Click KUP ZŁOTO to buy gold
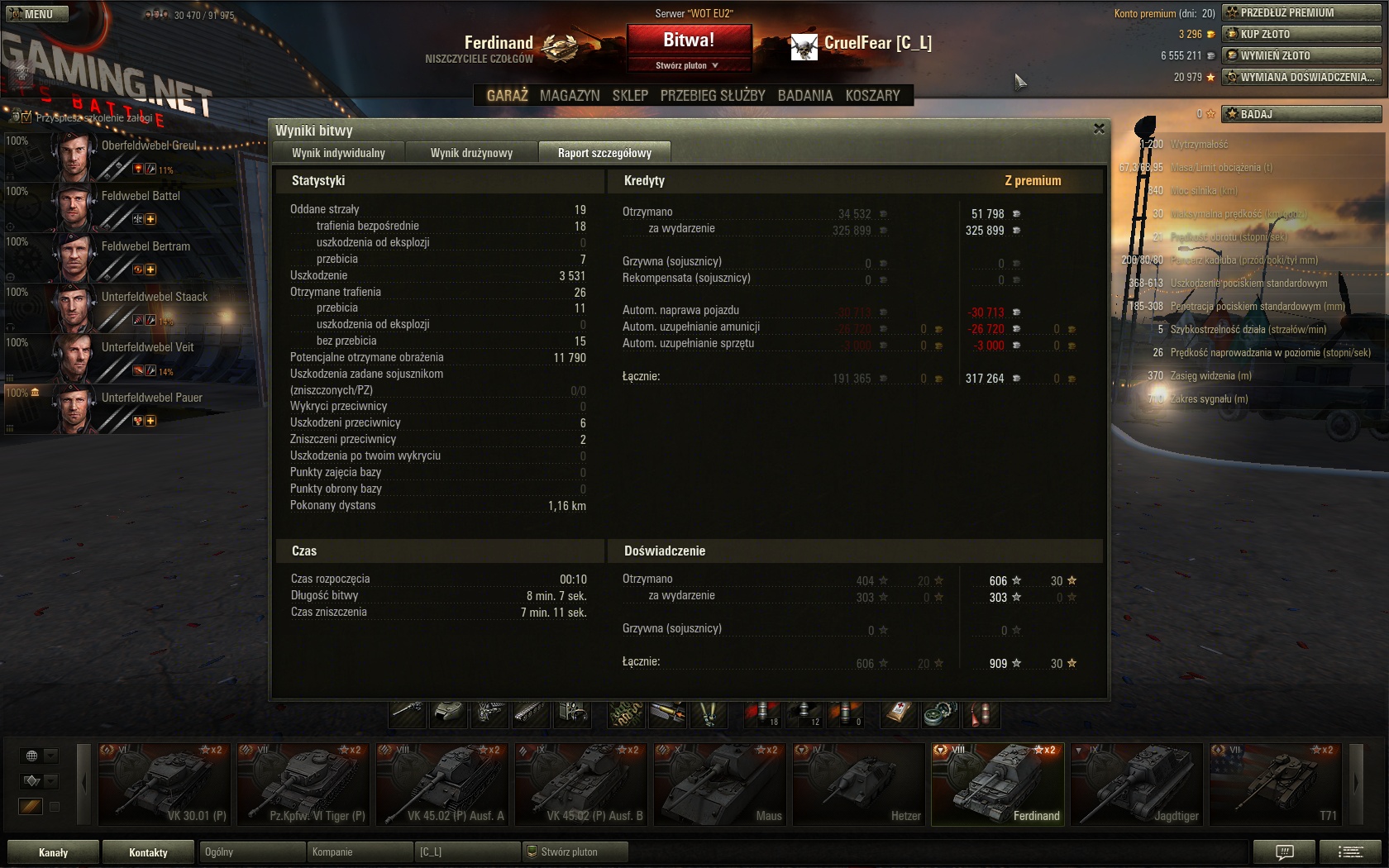The height and width of the screenshot is (868, 1389). point(1301,34)
